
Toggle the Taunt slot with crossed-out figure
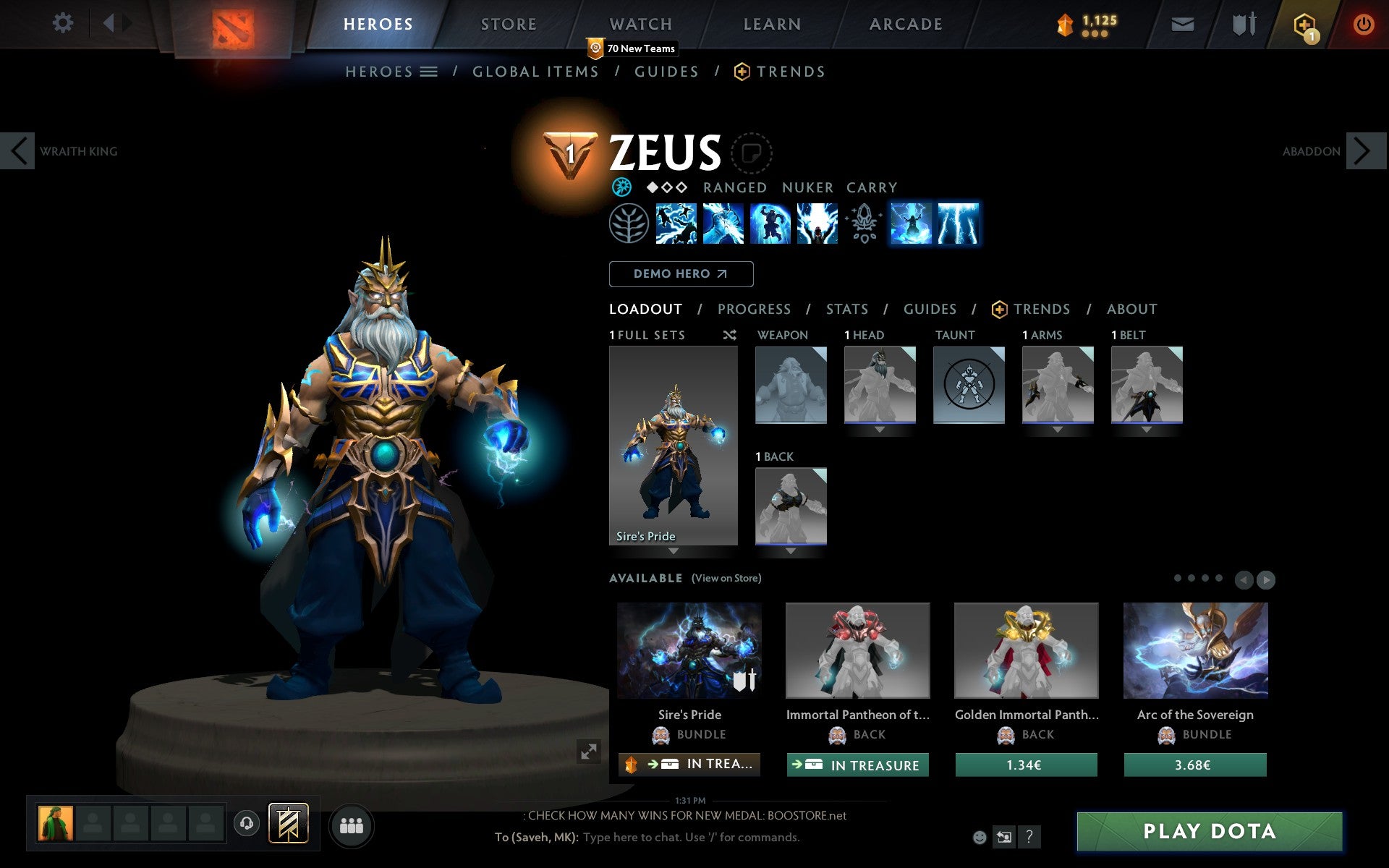pos(968,383)
